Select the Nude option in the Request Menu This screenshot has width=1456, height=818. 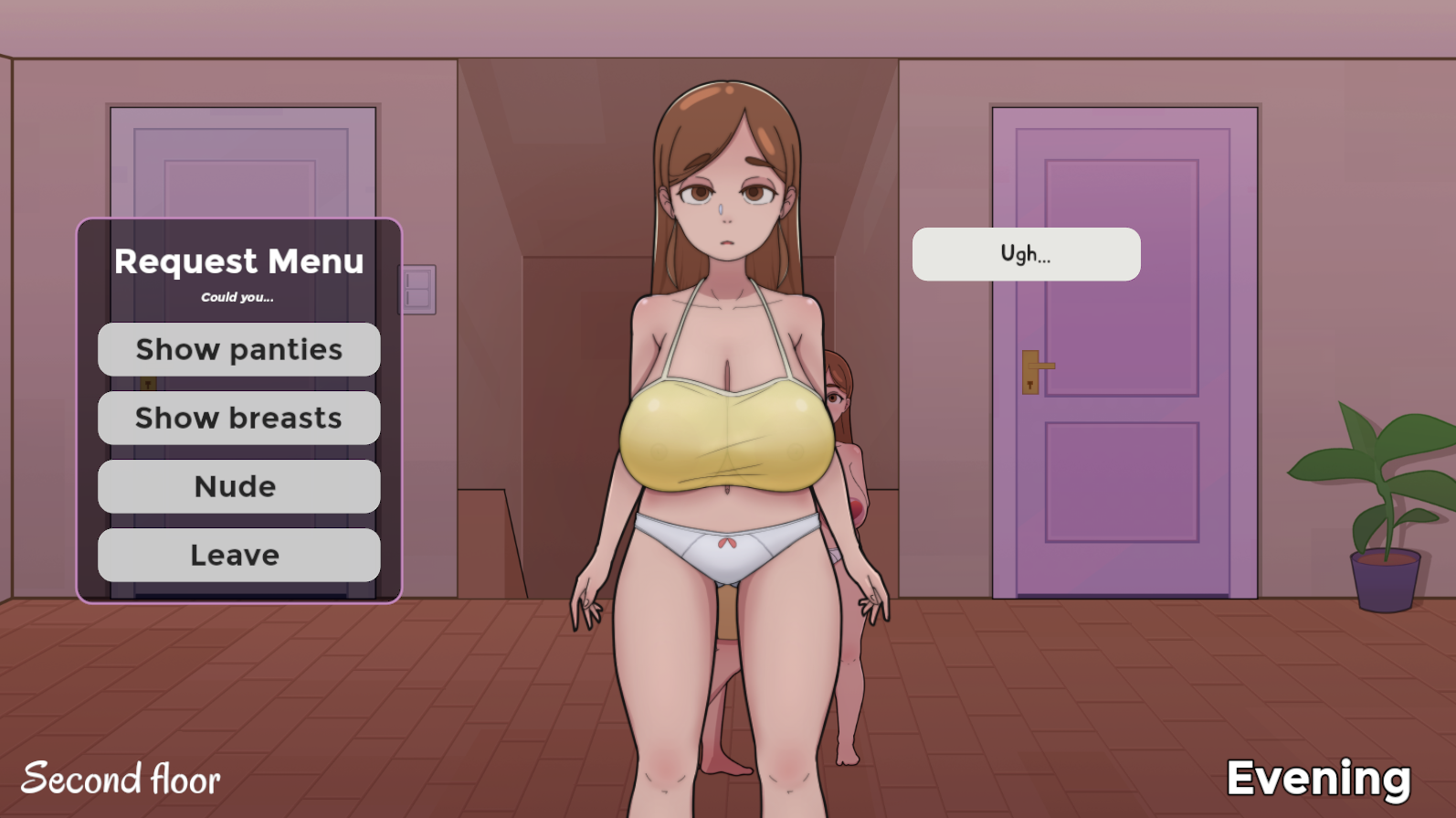(x=238, y=486)
